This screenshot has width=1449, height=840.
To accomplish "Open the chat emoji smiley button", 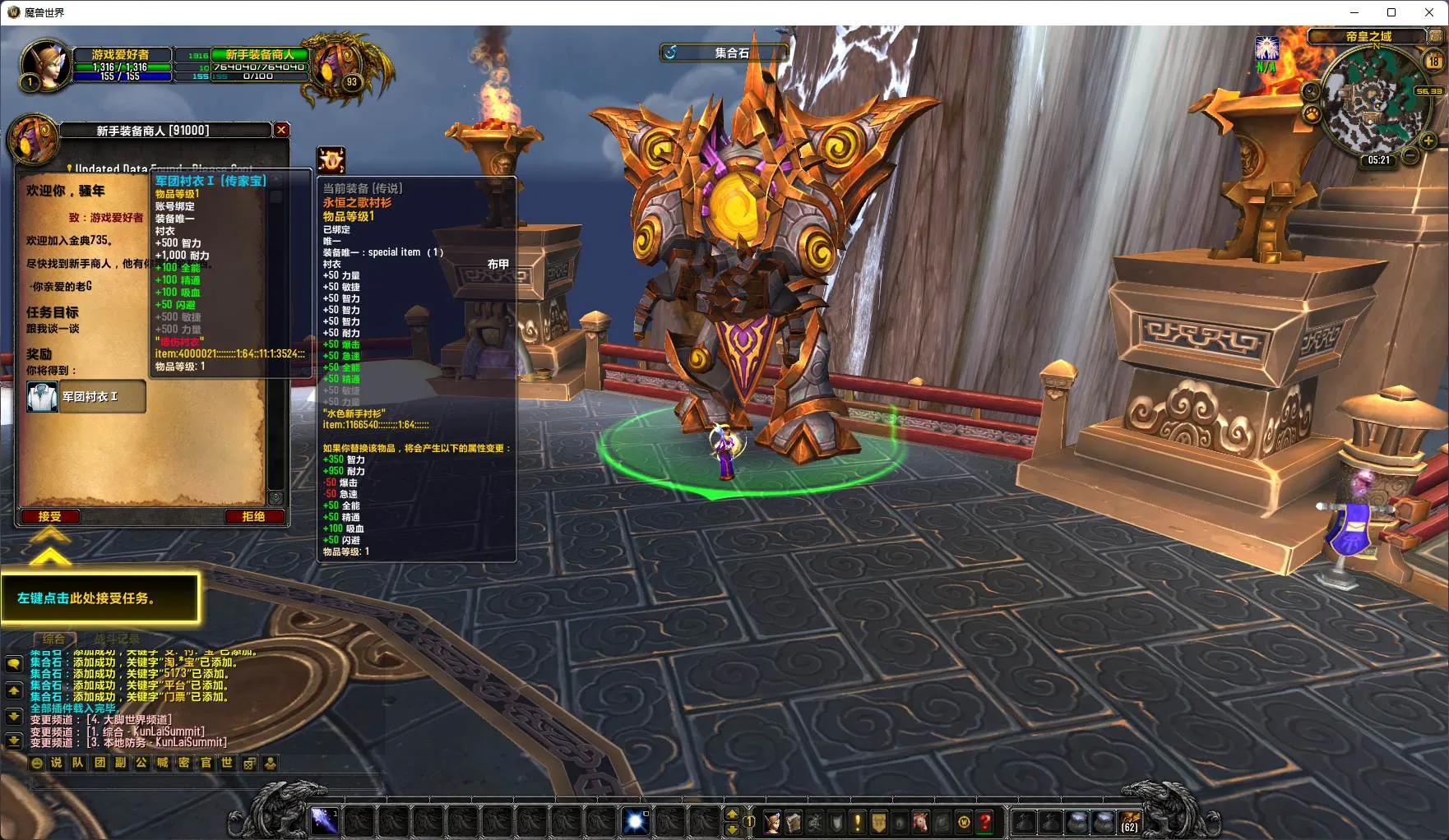I will 36,763.
